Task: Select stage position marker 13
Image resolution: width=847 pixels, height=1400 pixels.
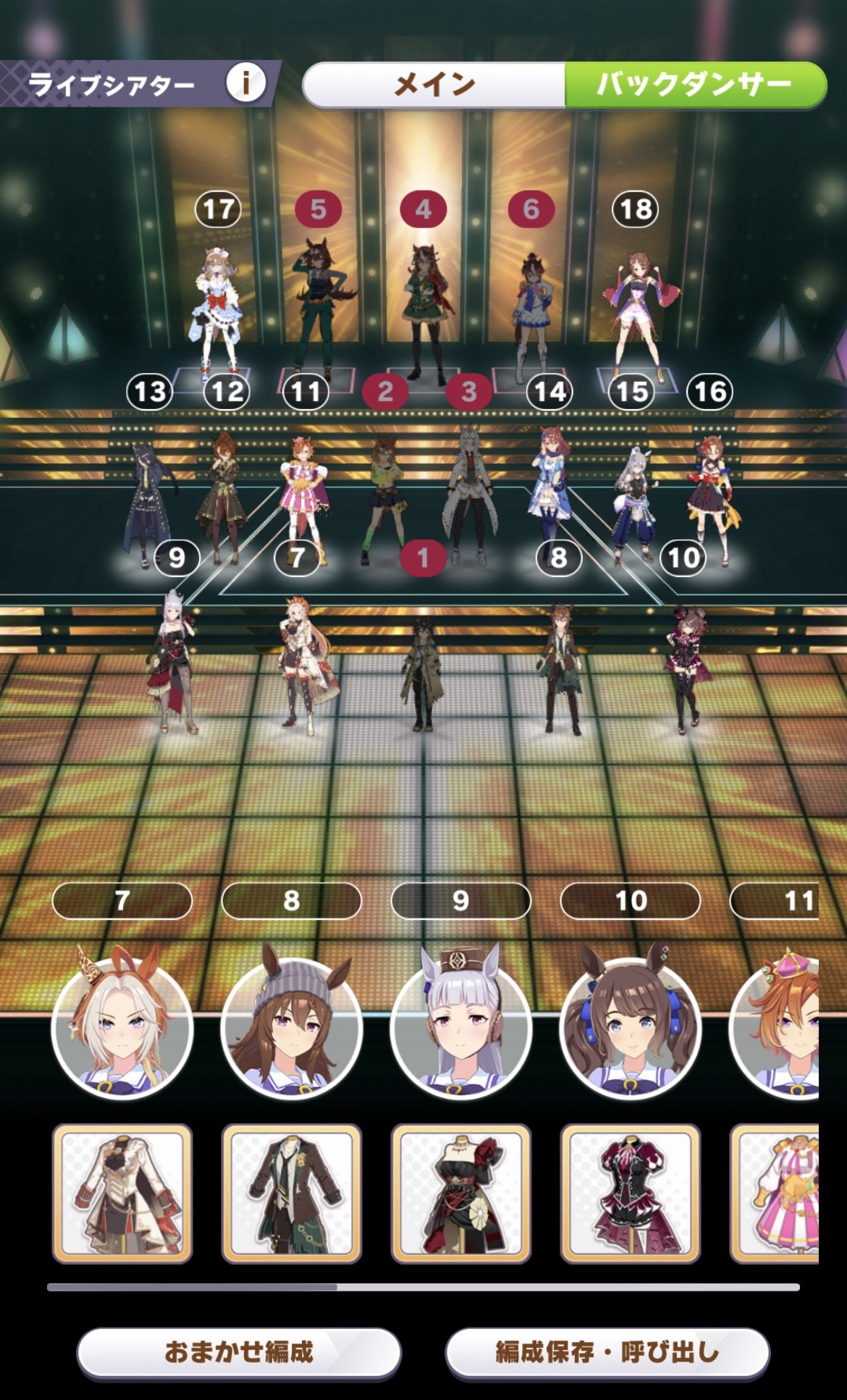Action: tap(150, 392)
